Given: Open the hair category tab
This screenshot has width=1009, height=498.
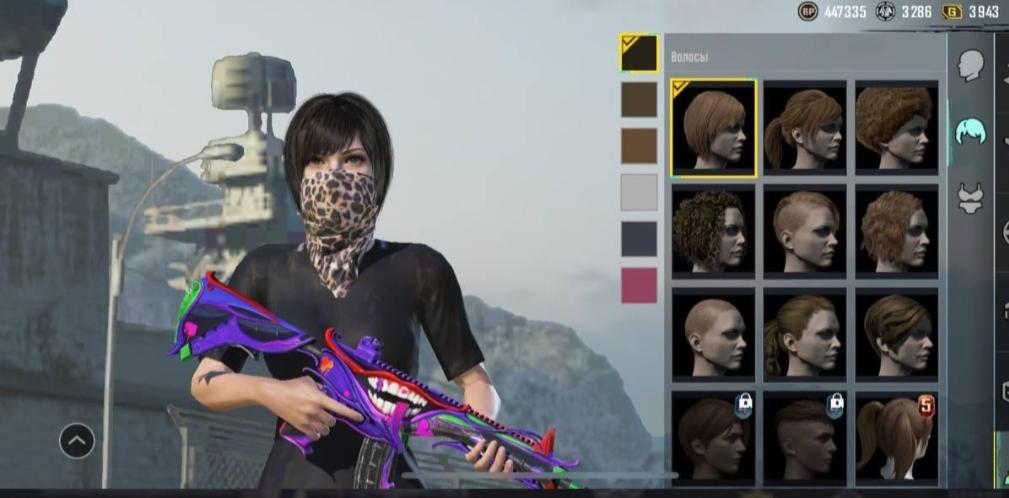Looking at the screenshot, I should tap(970, 131).
